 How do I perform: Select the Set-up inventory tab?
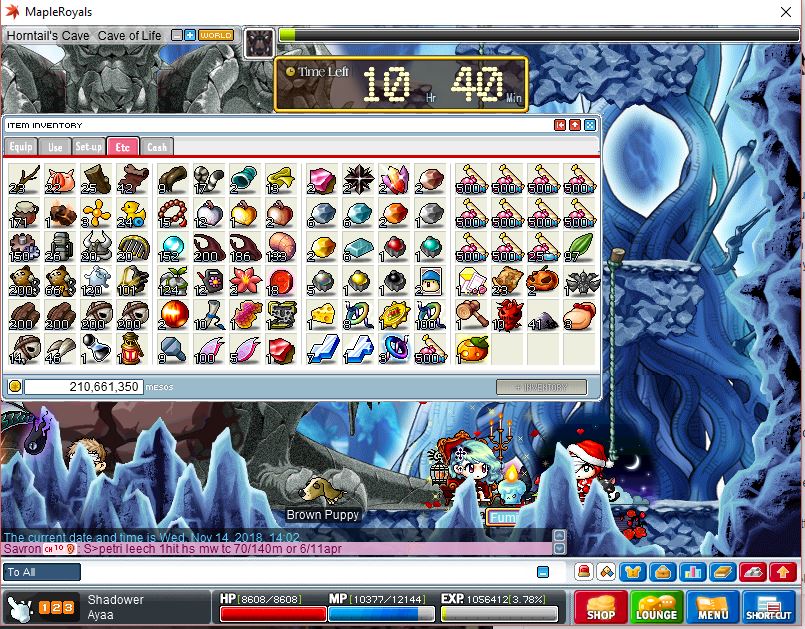tap(89, 147)
